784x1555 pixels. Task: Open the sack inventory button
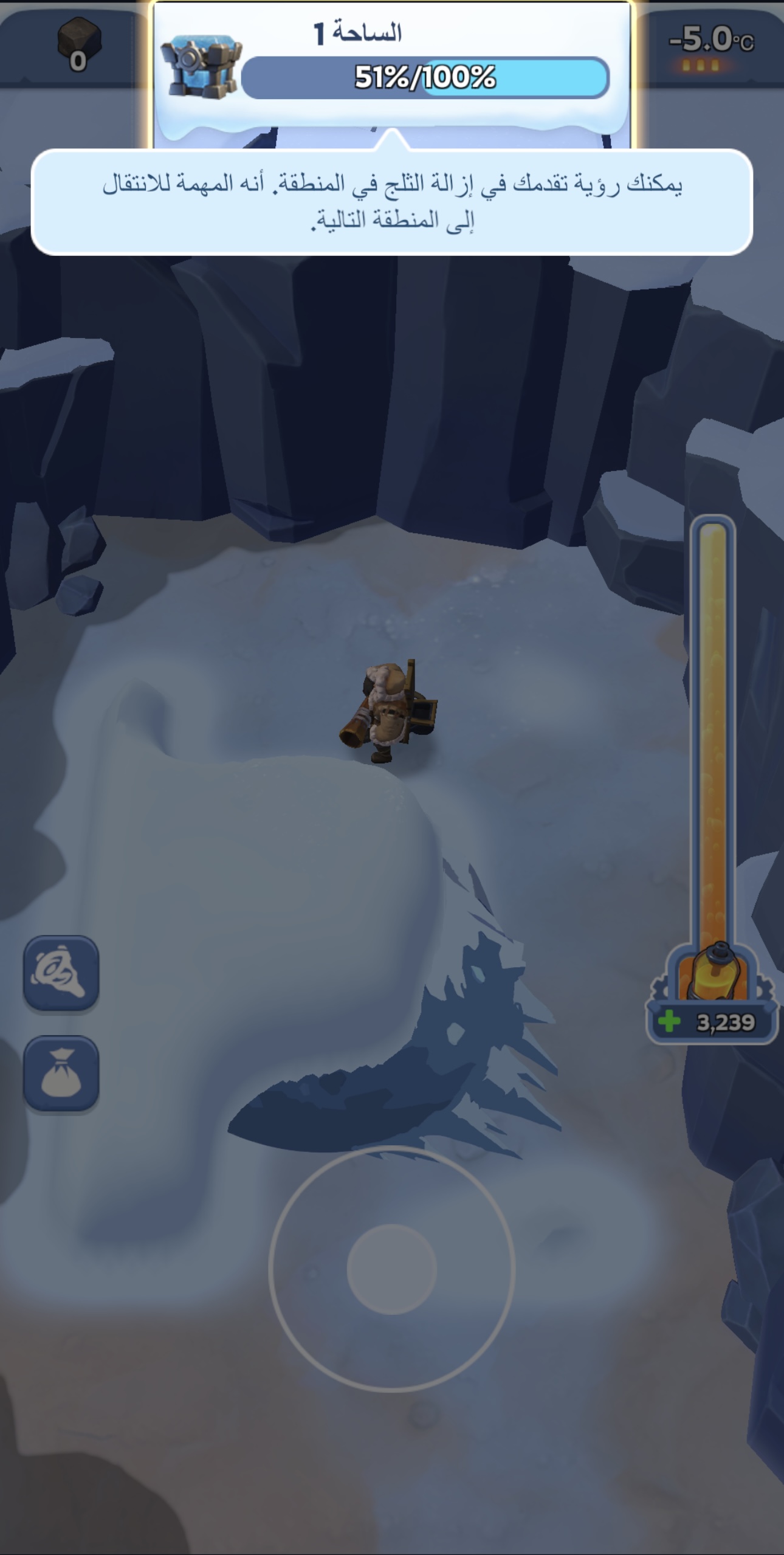tap(61, 1074)
